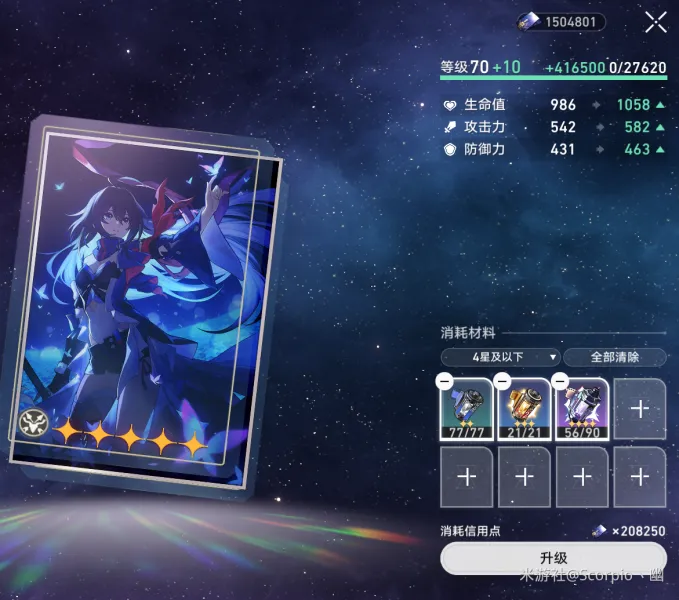
Task: Remove the 77/77 material using its minus button
Action: [x=445, y=381]
